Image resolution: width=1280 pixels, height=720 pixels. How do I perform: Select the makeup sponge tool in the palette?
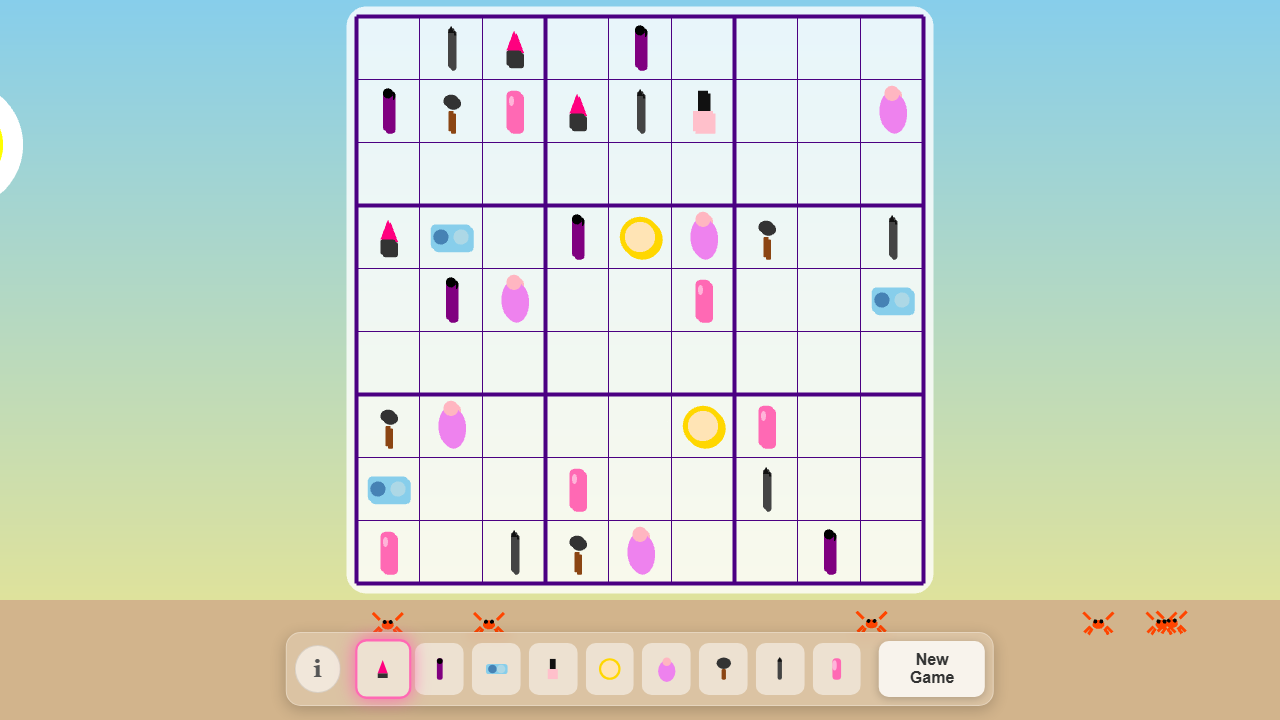[x=666, y=668]
